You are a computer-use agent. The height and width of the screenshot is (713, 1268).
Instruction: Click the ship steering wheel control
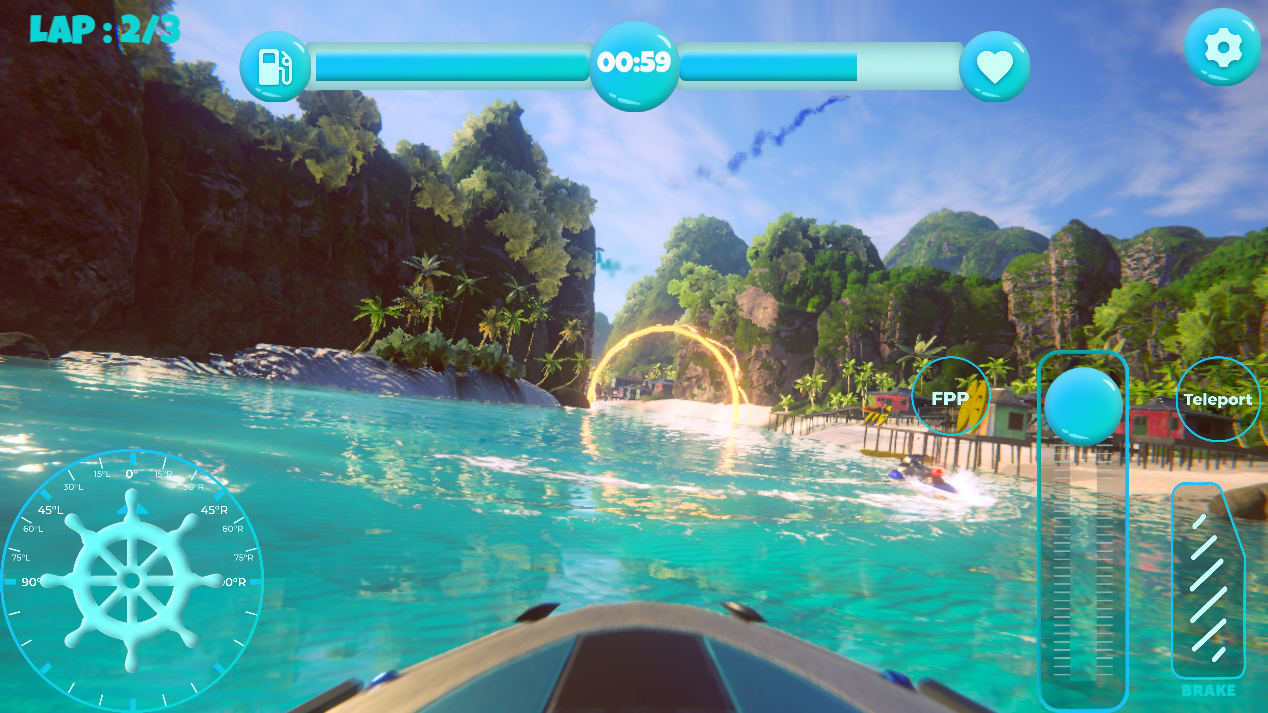[131, 580]
